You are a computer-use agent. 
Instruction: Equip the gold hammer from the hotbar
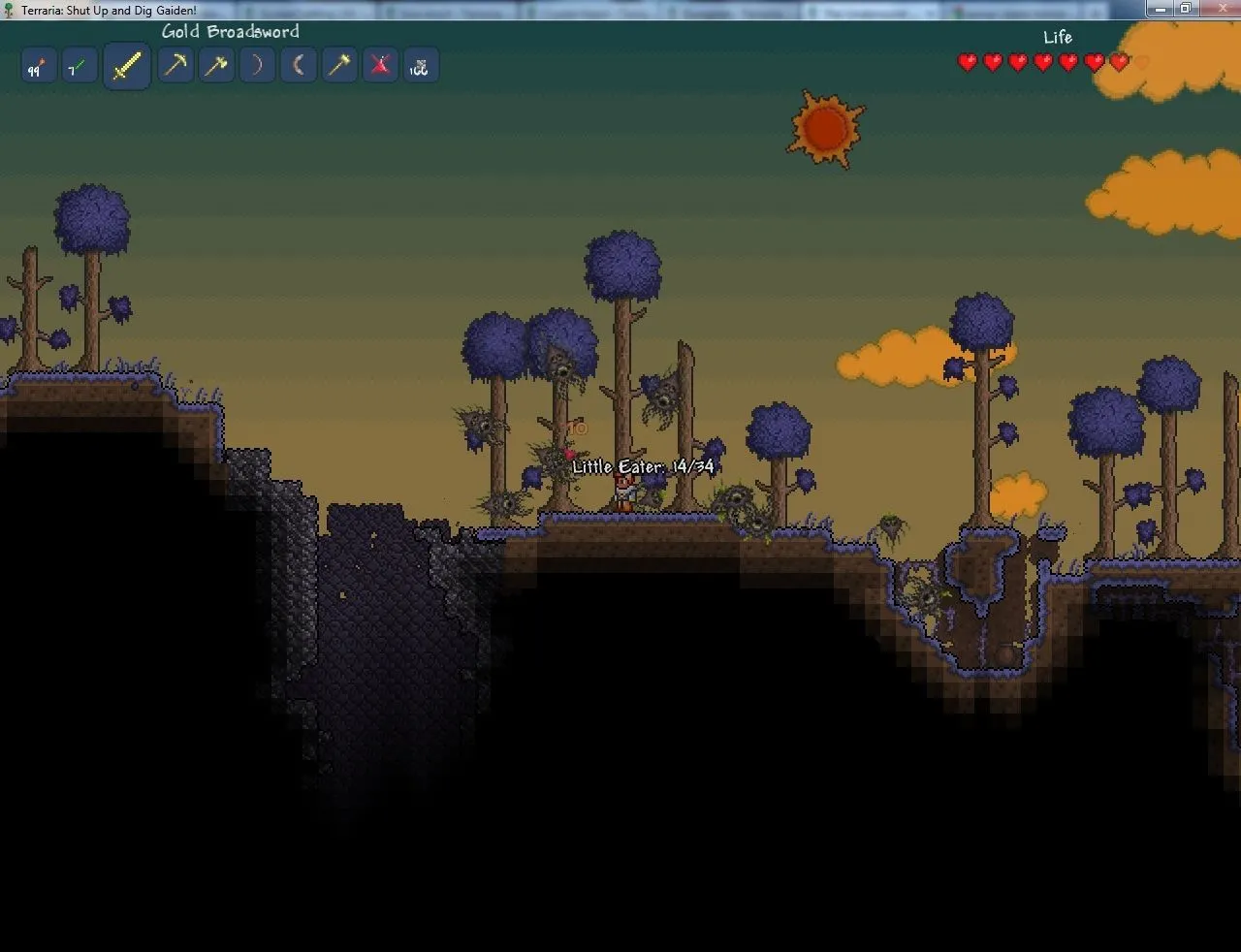click(x=338, y=66)
